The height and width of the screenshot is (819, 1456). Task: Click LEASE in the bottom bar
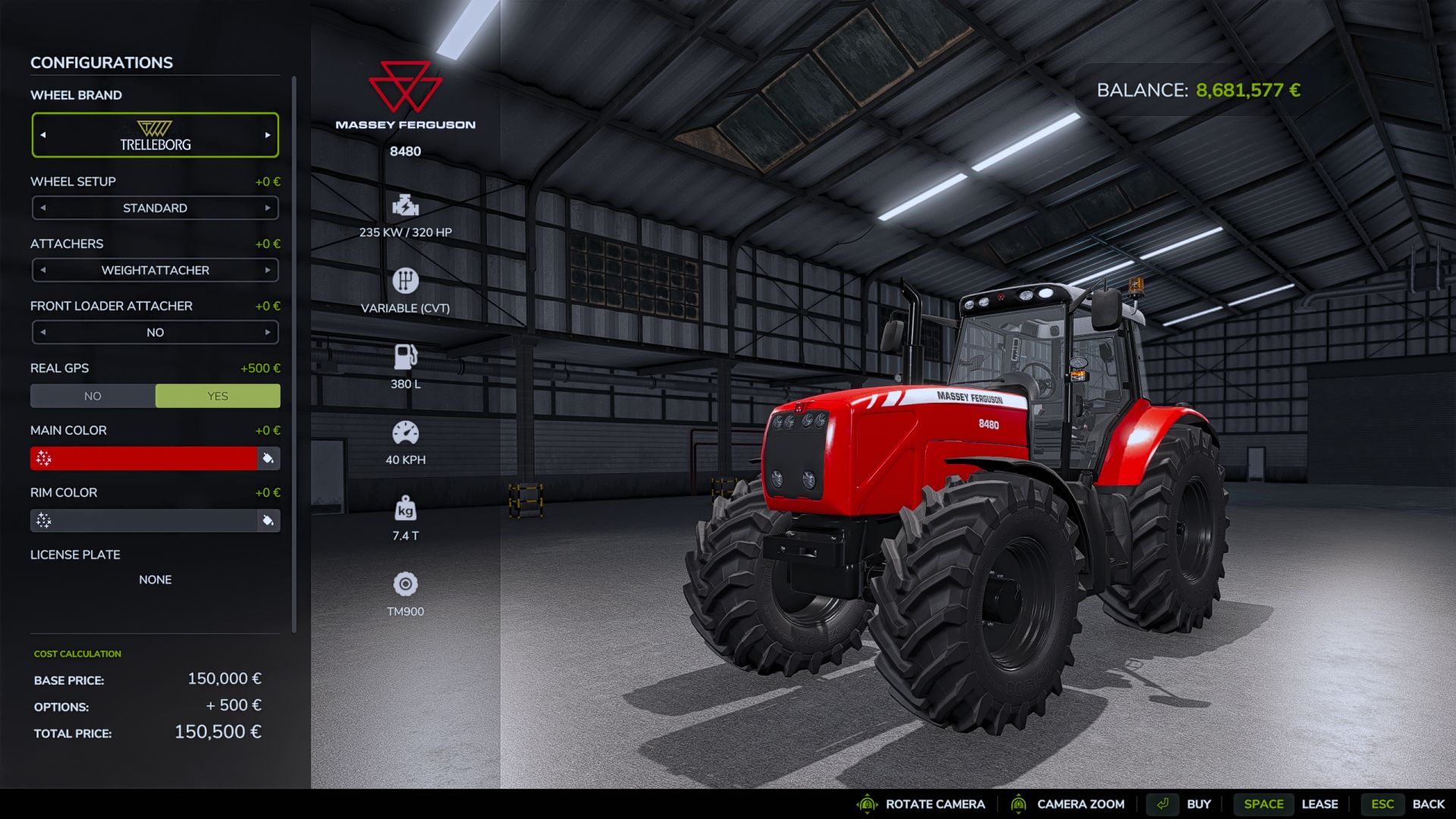pos(1320,804)
